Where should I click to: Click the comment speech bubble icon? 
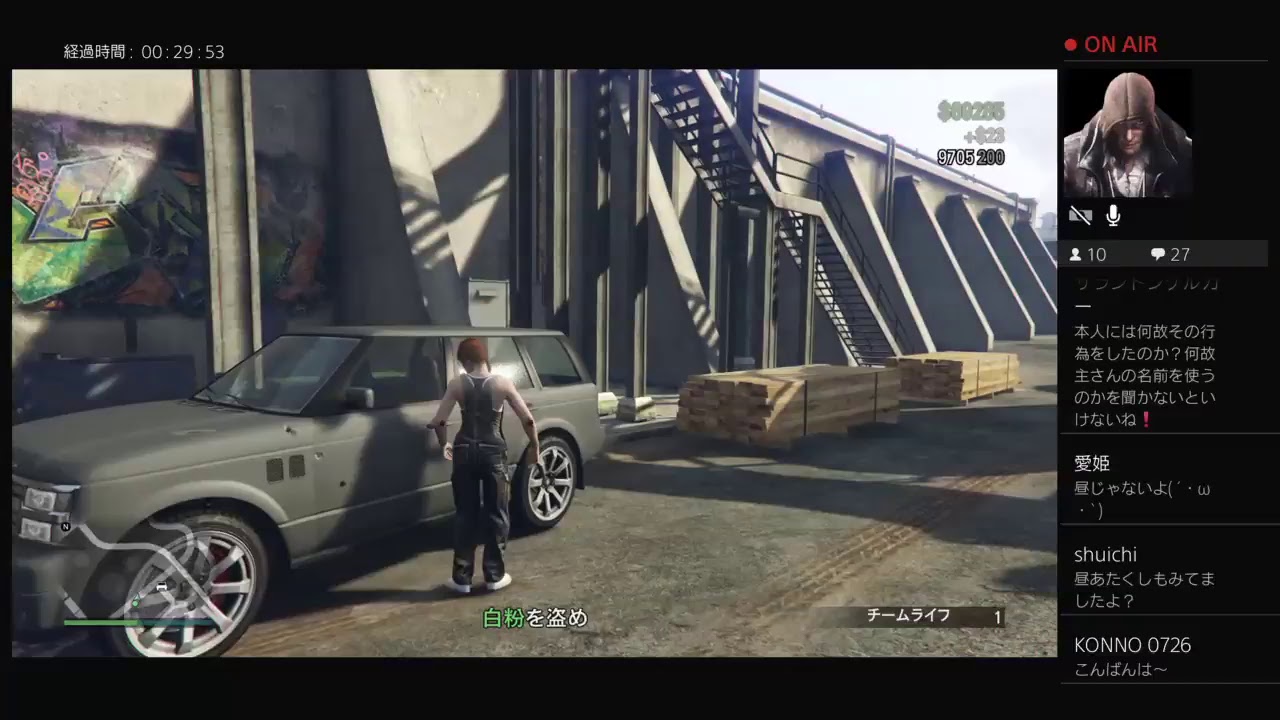[x=1158, y=254]
